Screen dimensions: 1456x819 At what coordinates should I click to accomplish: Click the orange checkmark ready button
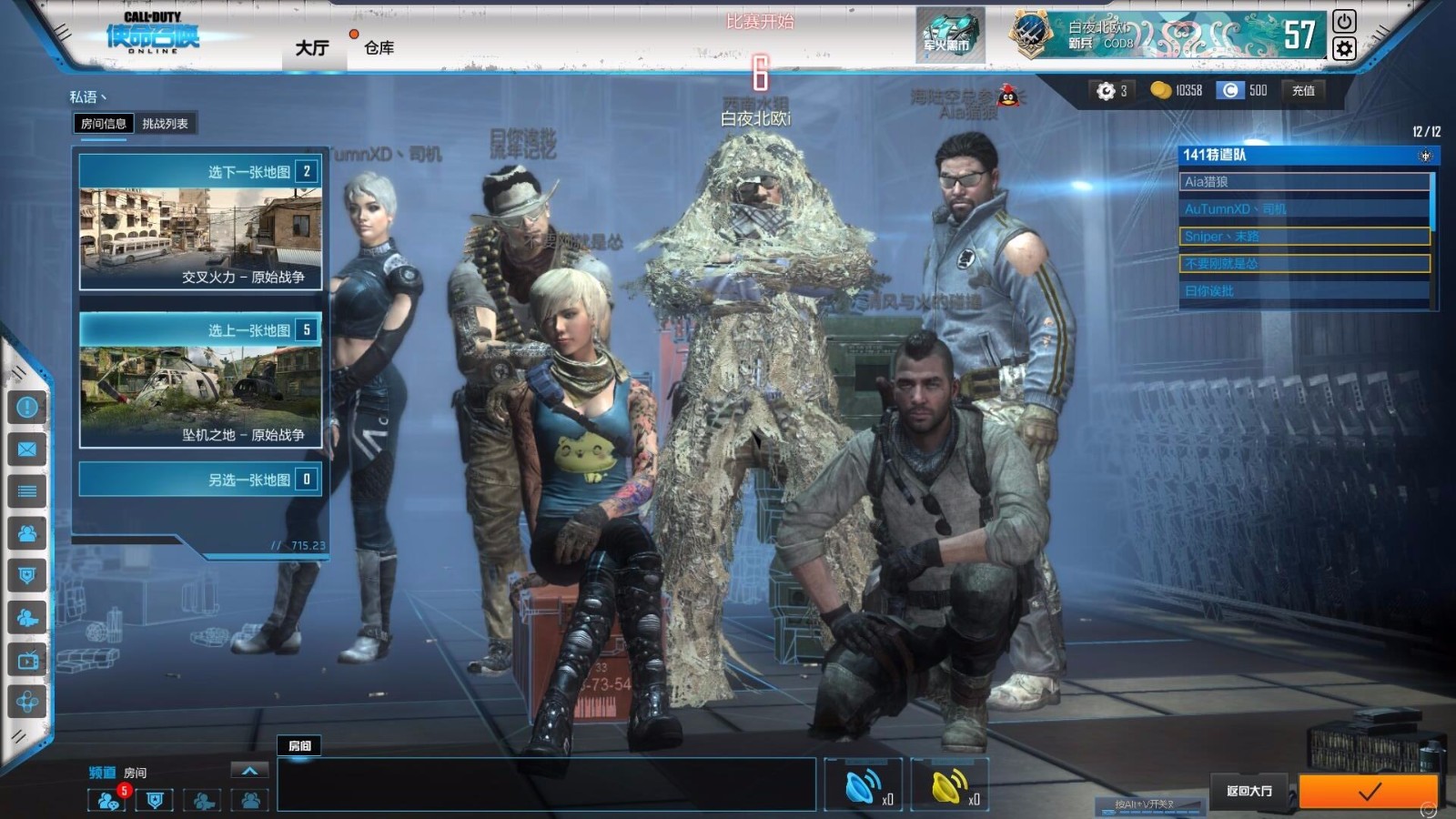tap(1368, 792)
